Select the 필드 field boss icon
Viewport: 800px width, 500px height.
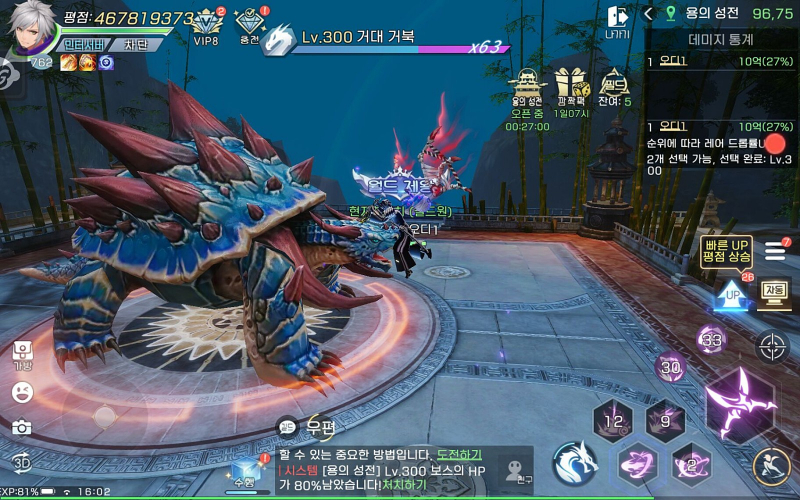(613, 87)
